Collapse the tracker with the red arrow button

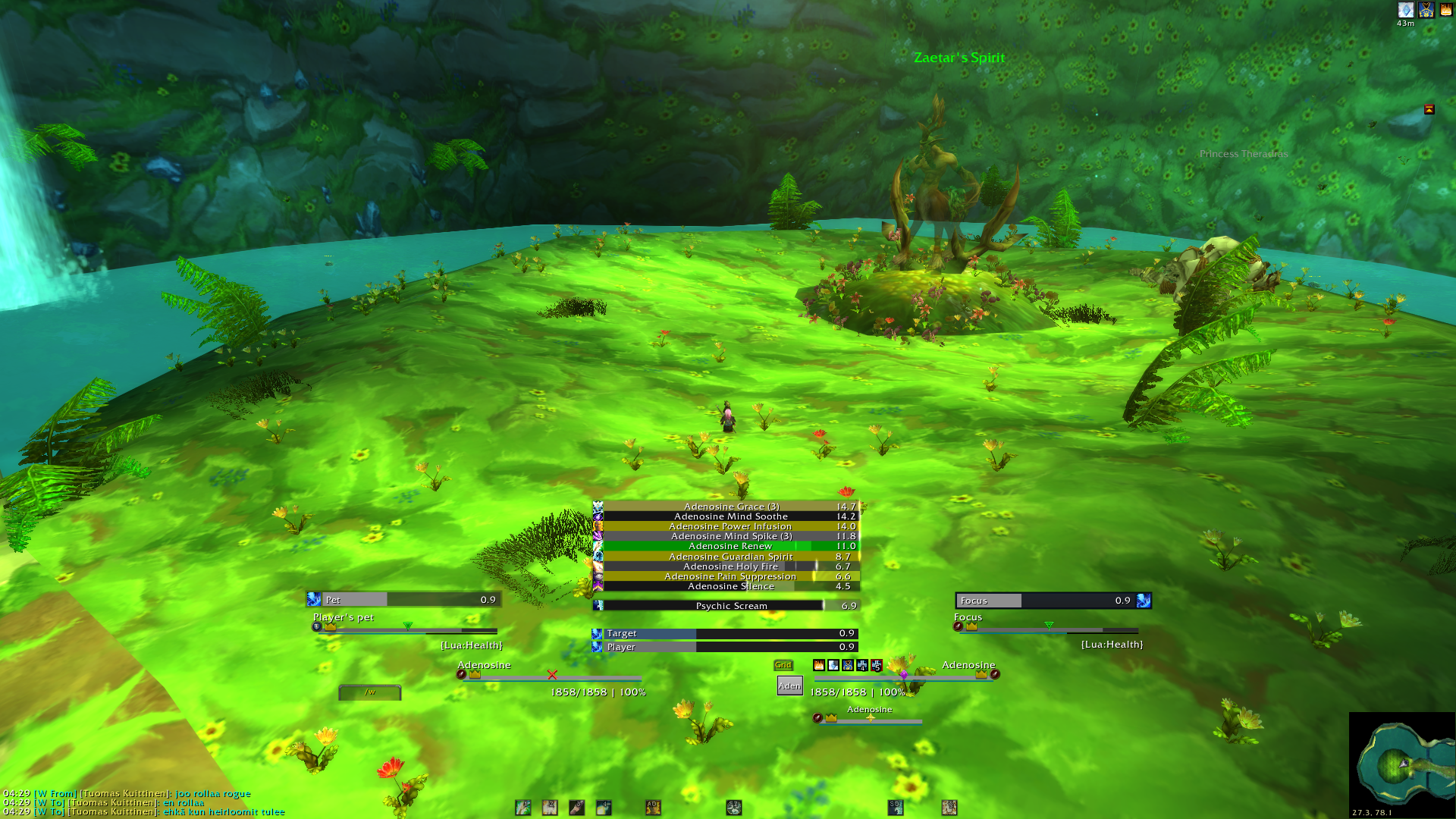coord(1429,110)
